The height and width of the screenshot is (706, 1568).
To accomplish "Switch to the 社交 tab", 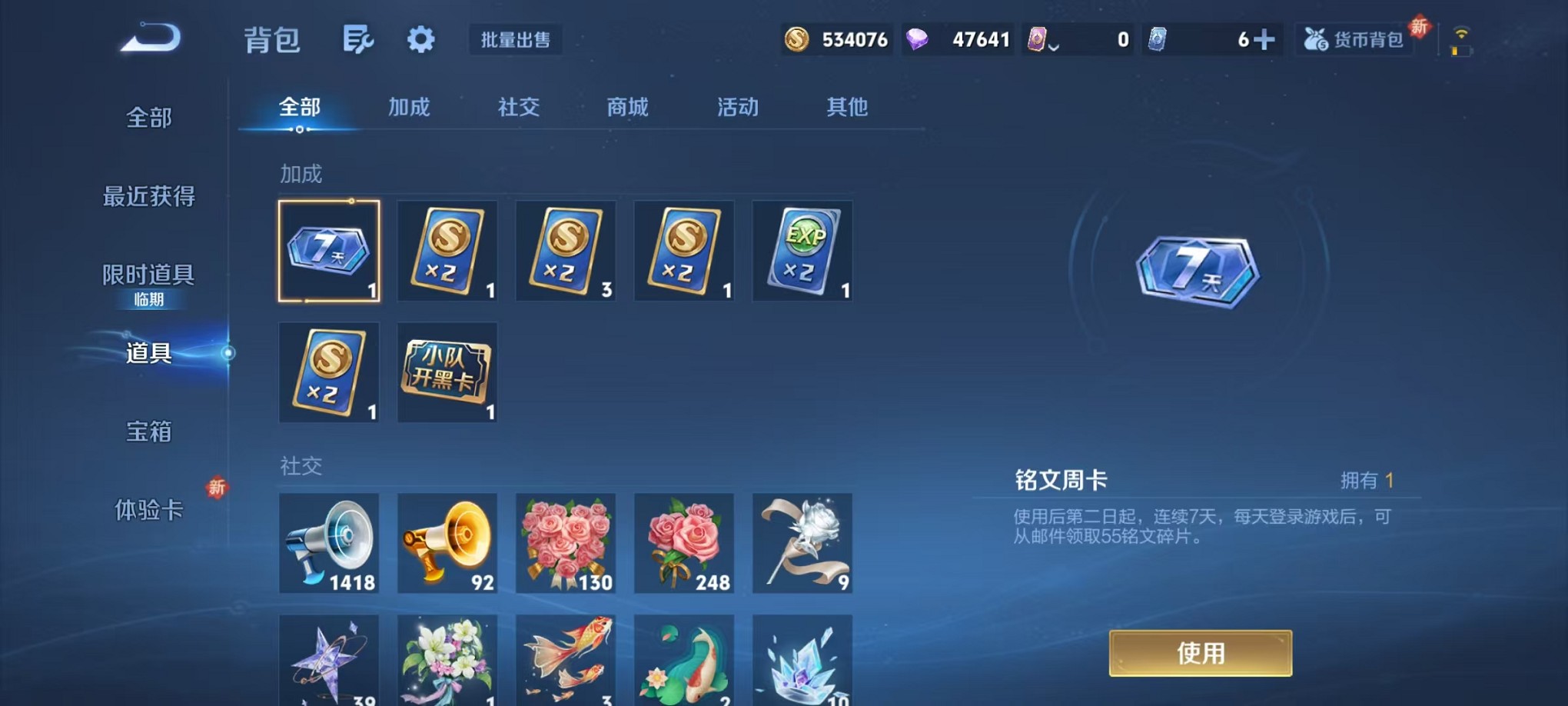I will coord(518,108).
